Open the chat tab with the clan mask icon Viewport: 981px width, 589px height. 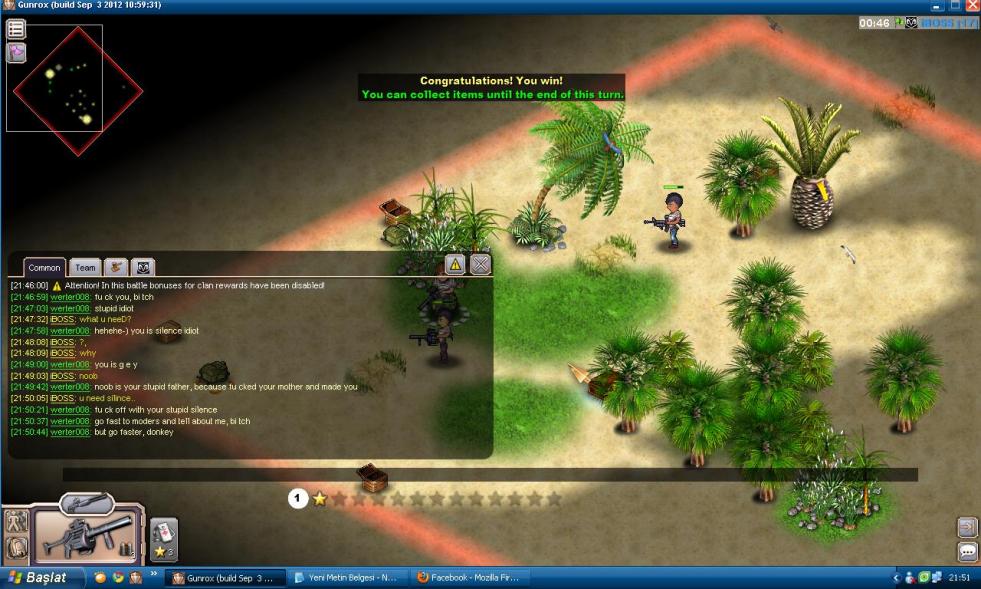(x=144, y=267)
